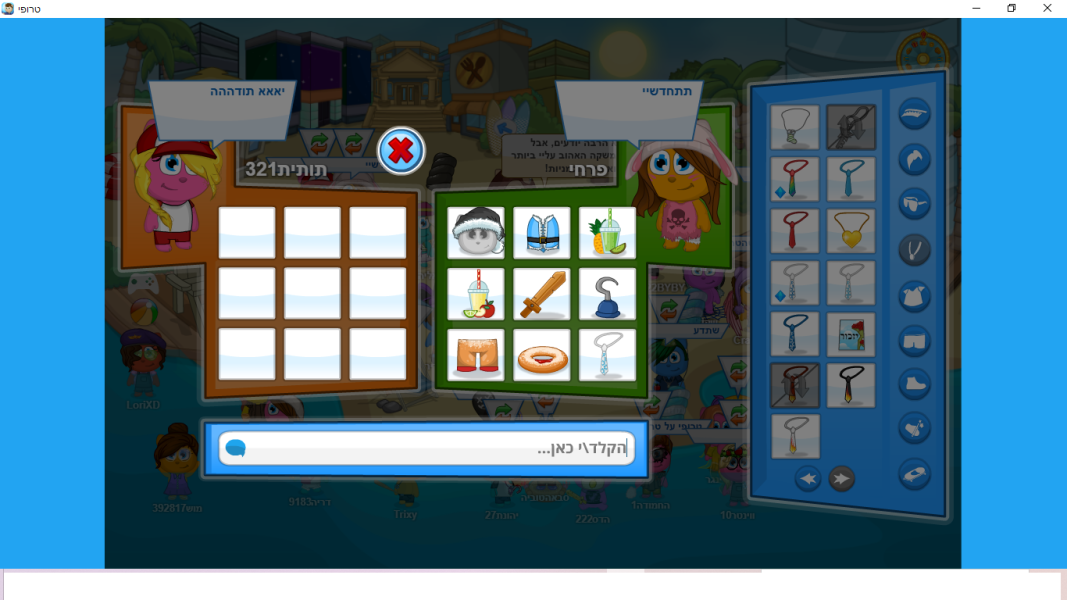
Task: Switch to the hats category
Action: pyautogui.click(x=914, y=114)
